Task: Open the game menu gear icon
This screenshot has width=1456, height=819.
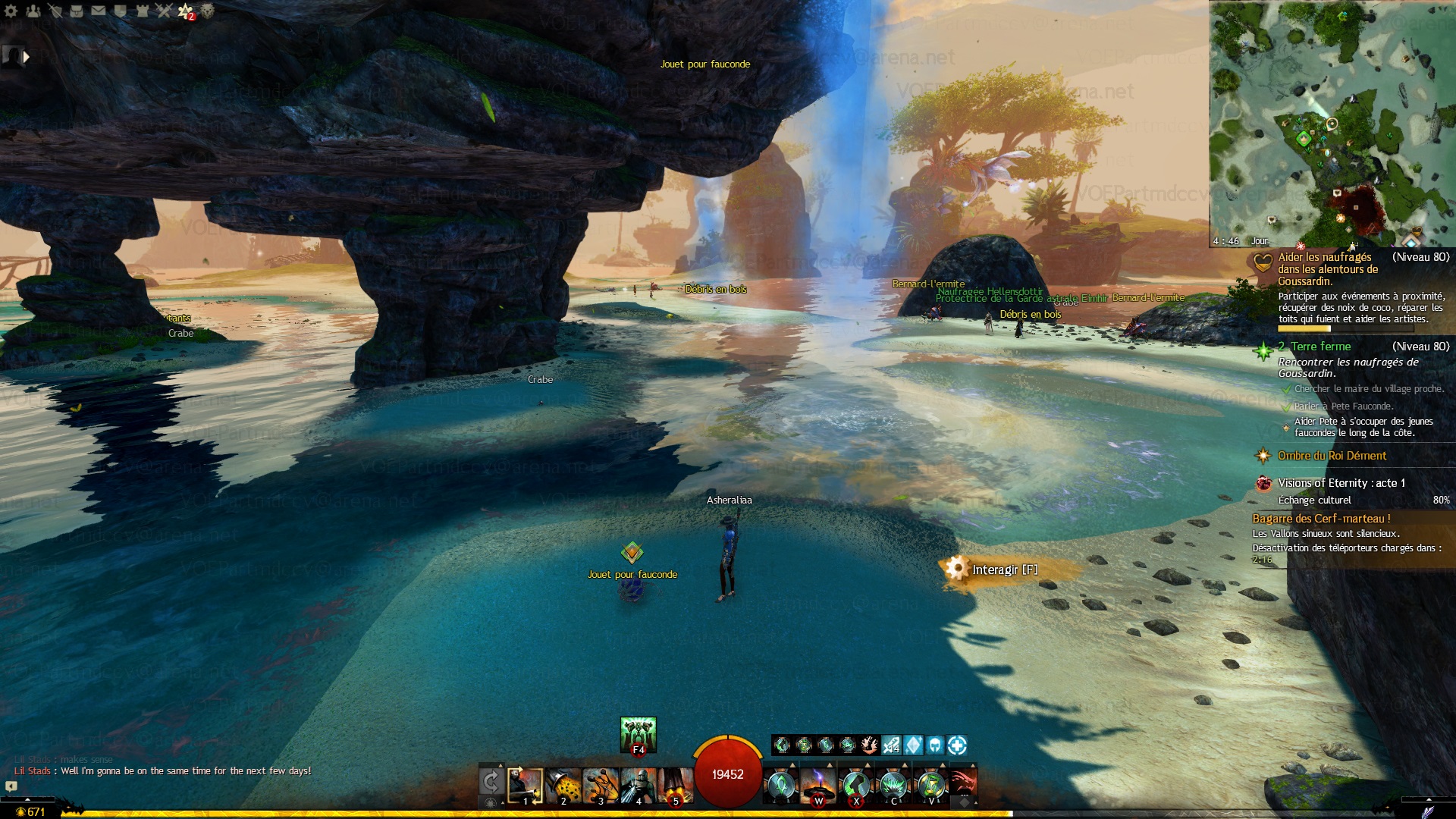Action: (11, 11)
